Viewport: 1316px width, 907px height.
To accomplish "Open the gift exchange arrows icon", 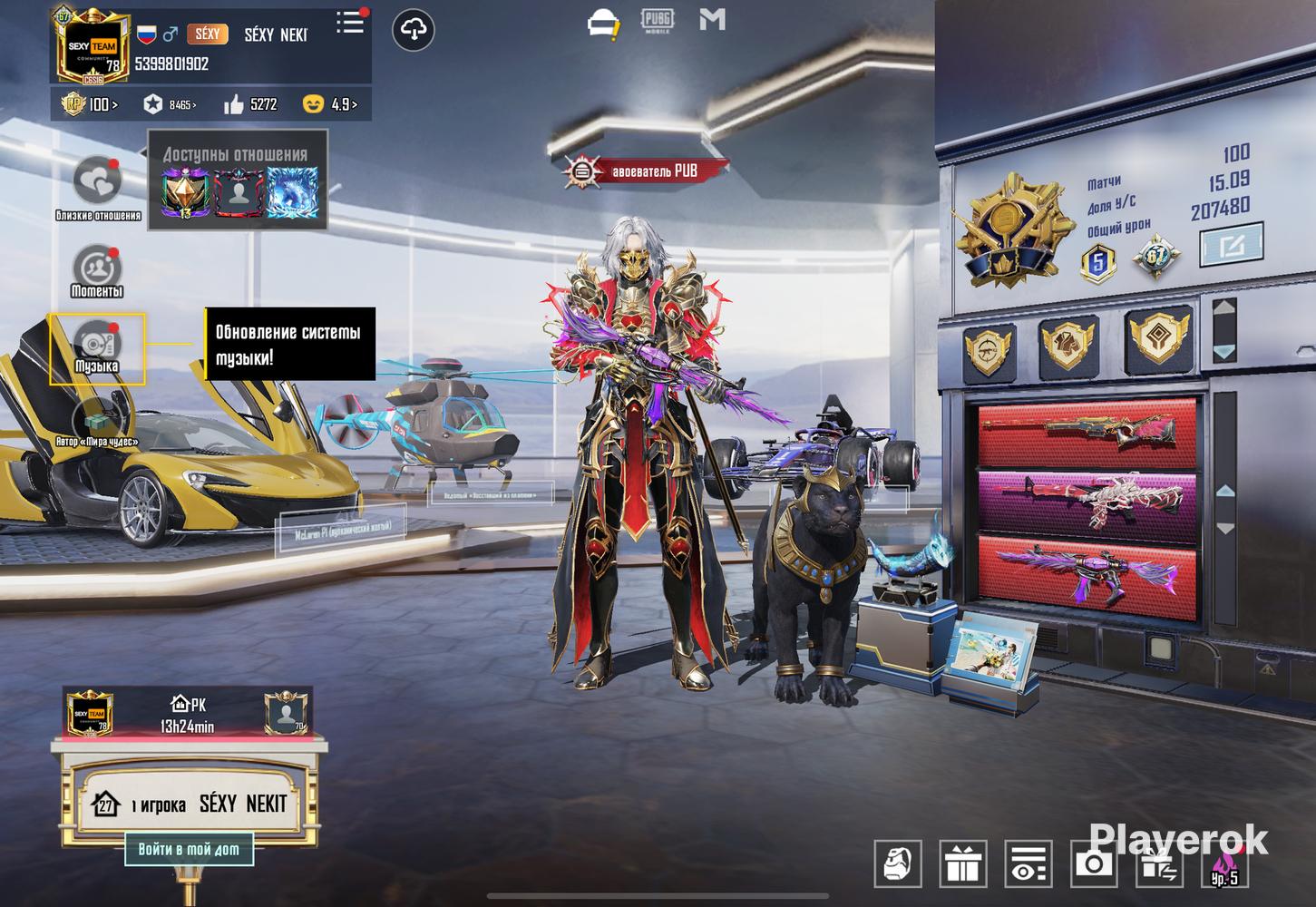I will pos(1158,863).
